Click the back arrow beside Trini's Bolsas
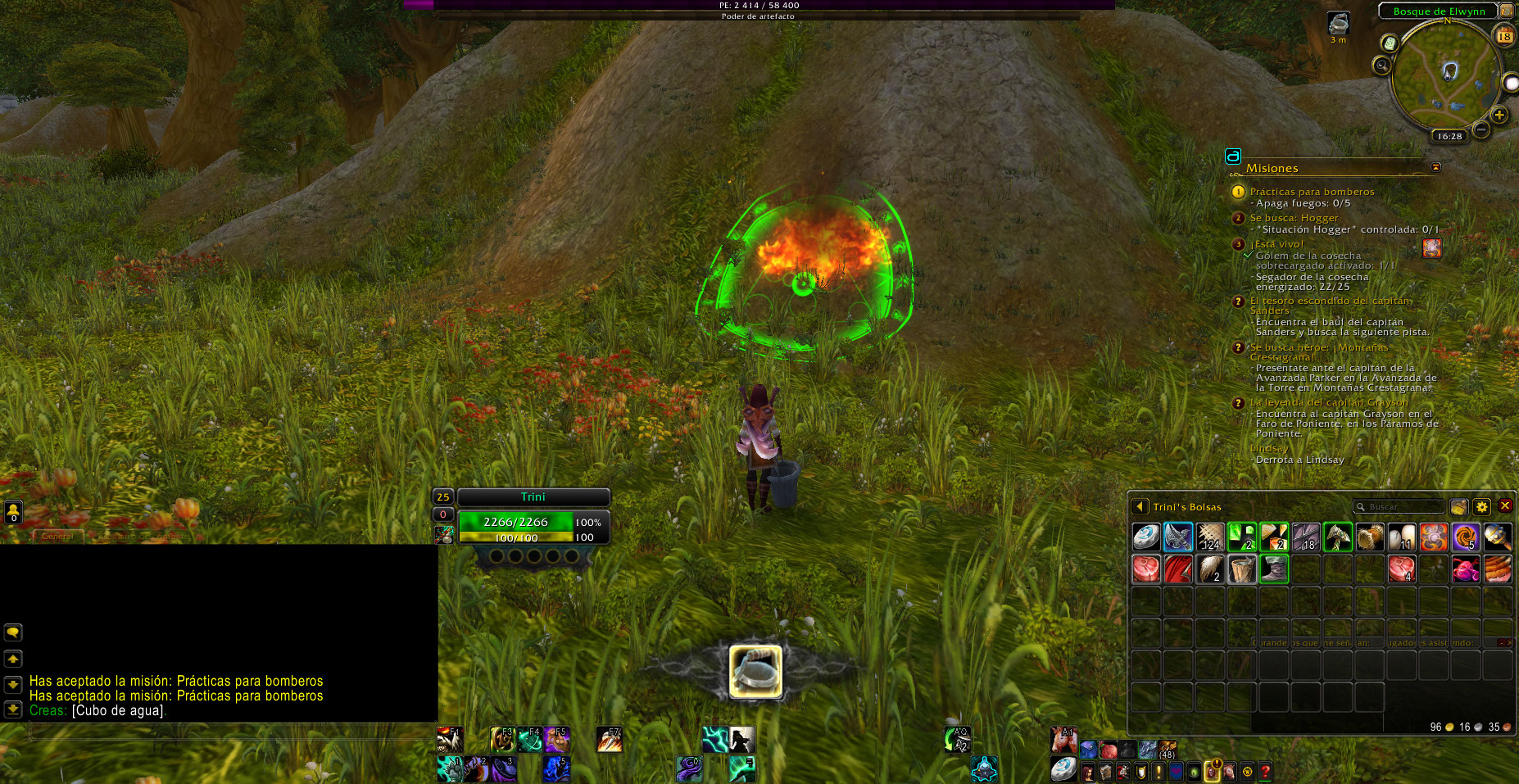 1139,507
